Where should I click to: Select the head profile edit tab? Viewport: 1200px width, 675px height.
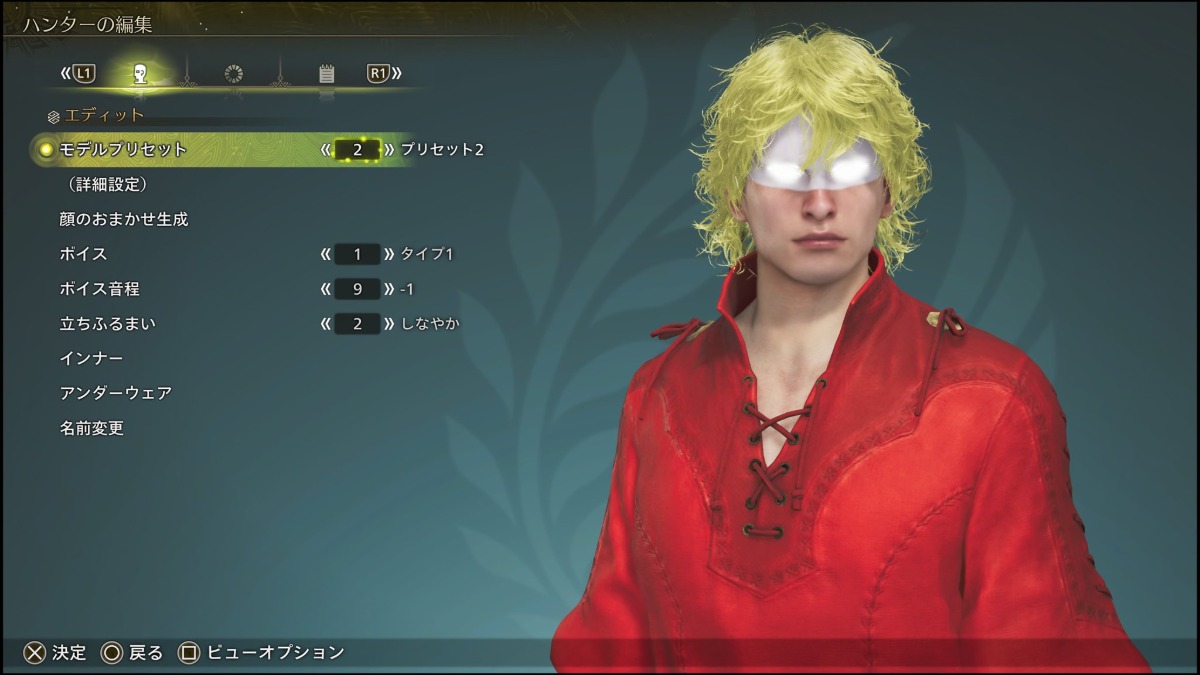(x=141, y=73)
